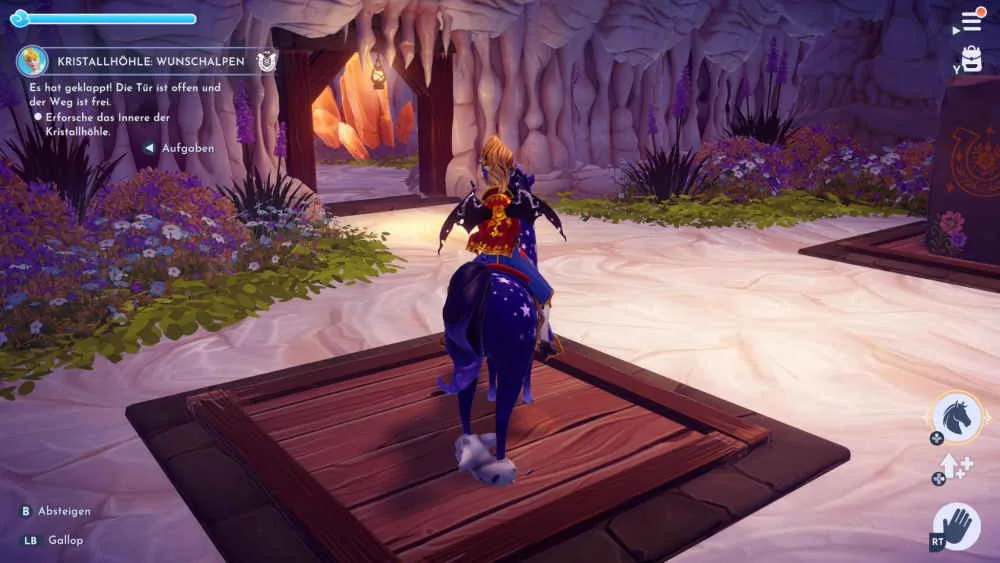The image size is (1000, 563).
Task: Use the hand interaction icon
Action: (956, 526)
